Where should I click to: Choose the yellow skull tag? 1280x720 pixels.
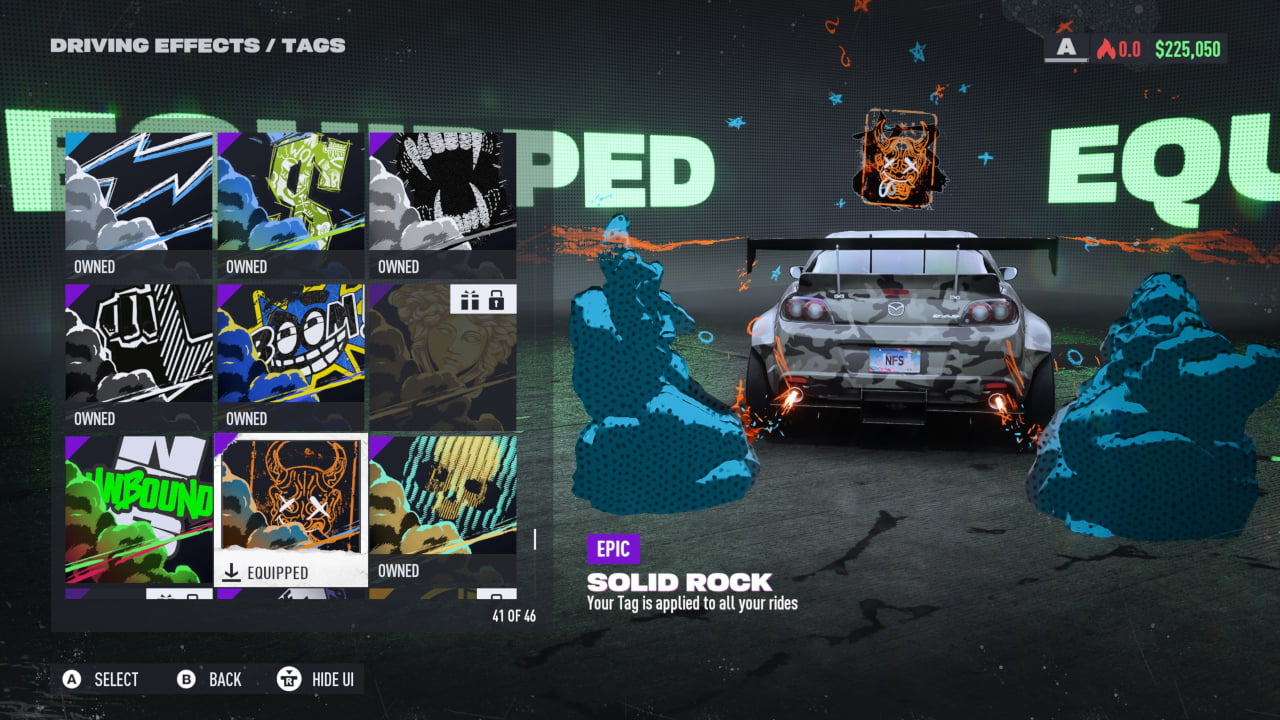pos(443,508)
